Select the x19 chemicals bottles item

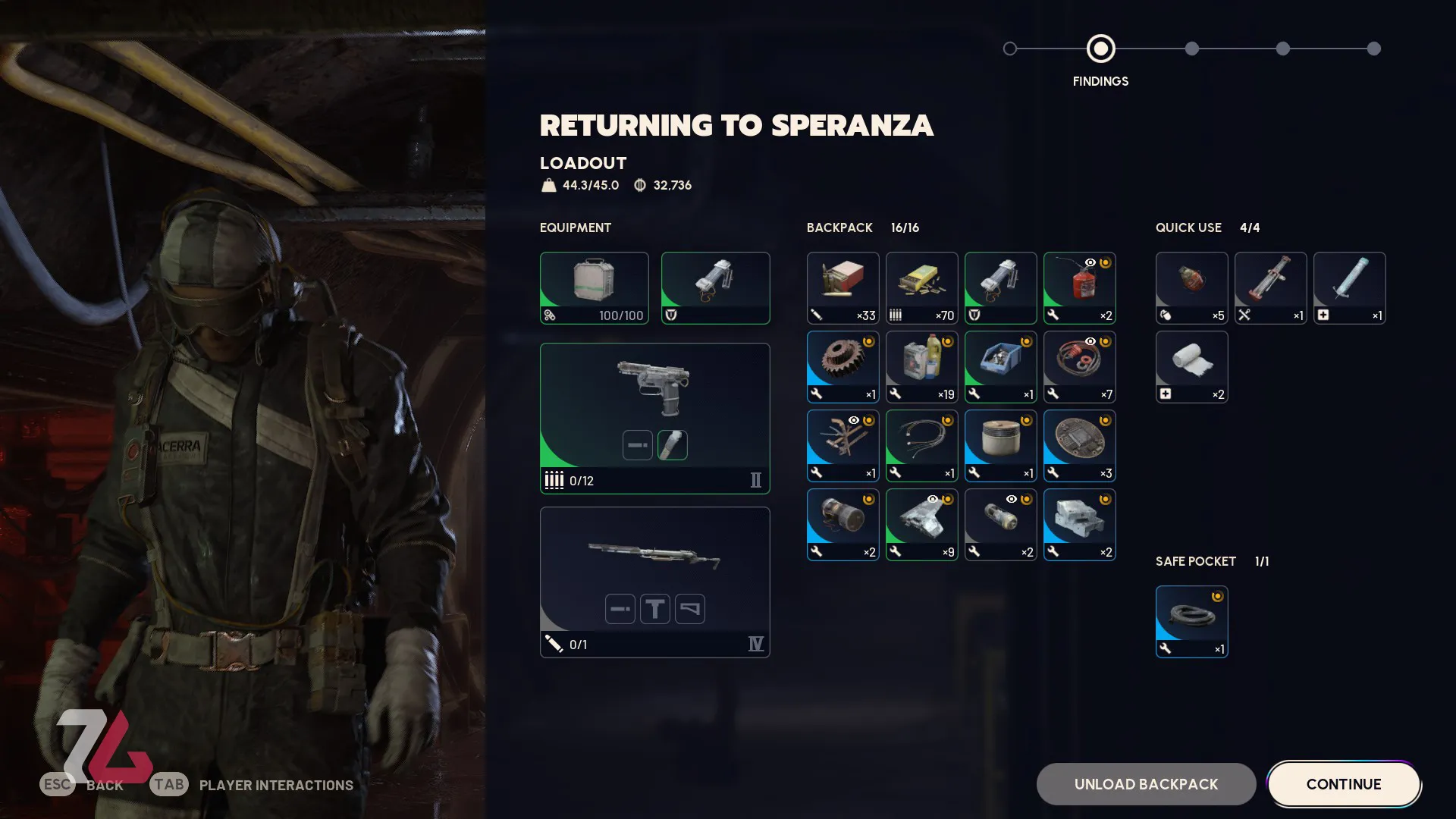coord(921,367)
